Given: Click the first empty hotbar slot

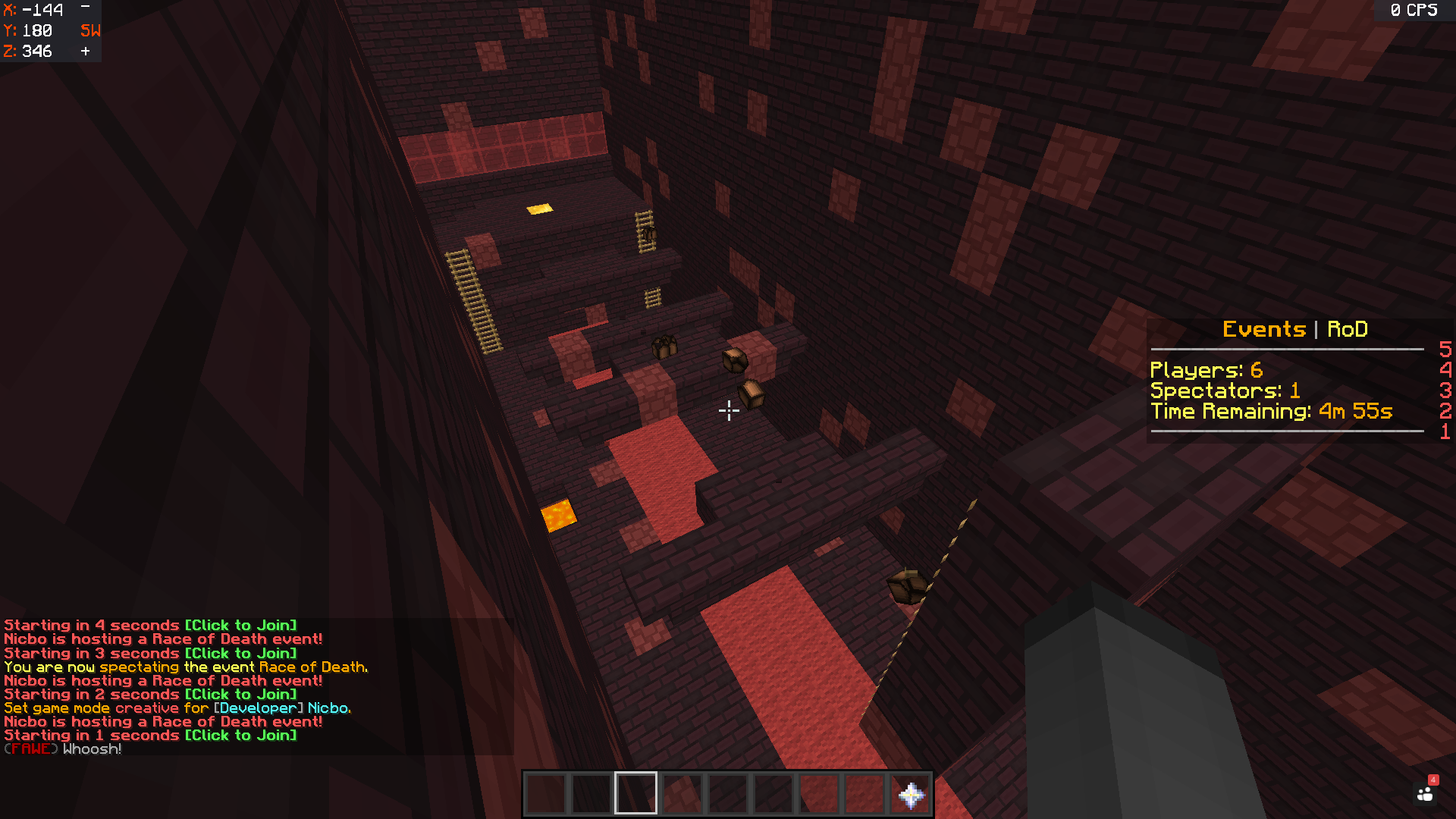Looking at the screenshot, I should pyautogui.click(x=544, y=792).
